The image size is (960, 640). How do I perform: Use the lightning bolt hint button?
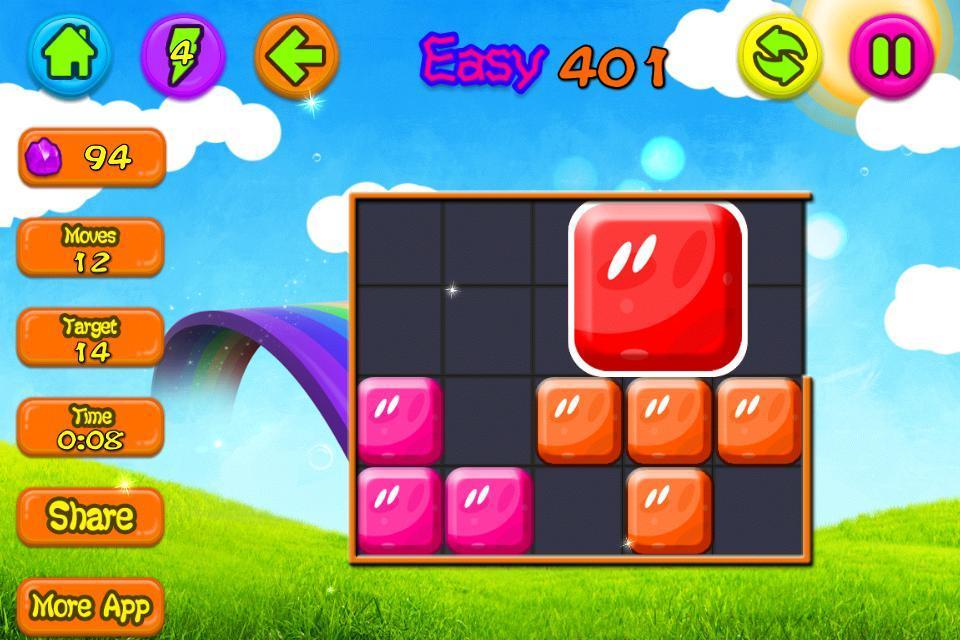click(183, 53)
